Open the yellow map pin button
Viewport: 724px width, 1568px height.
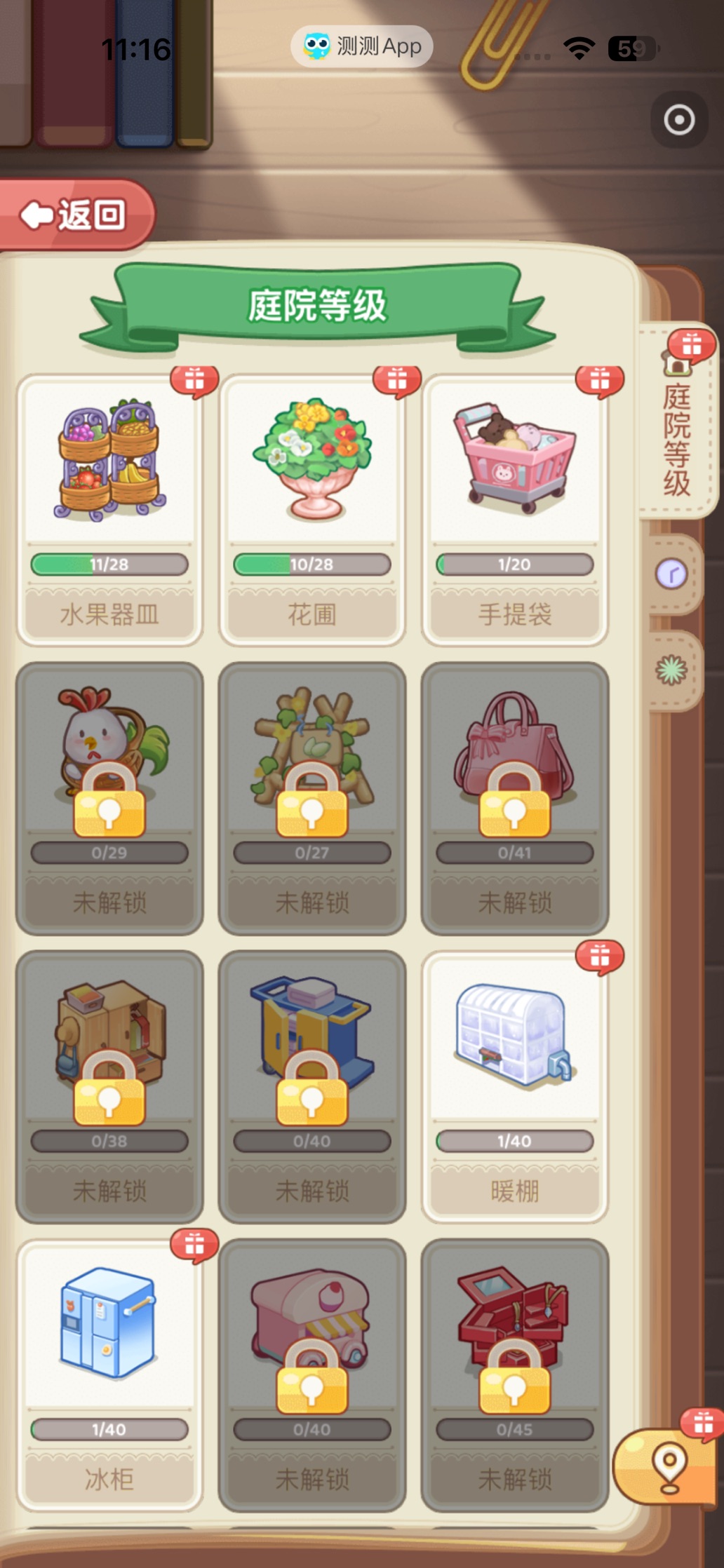[x=668, y=1466]
